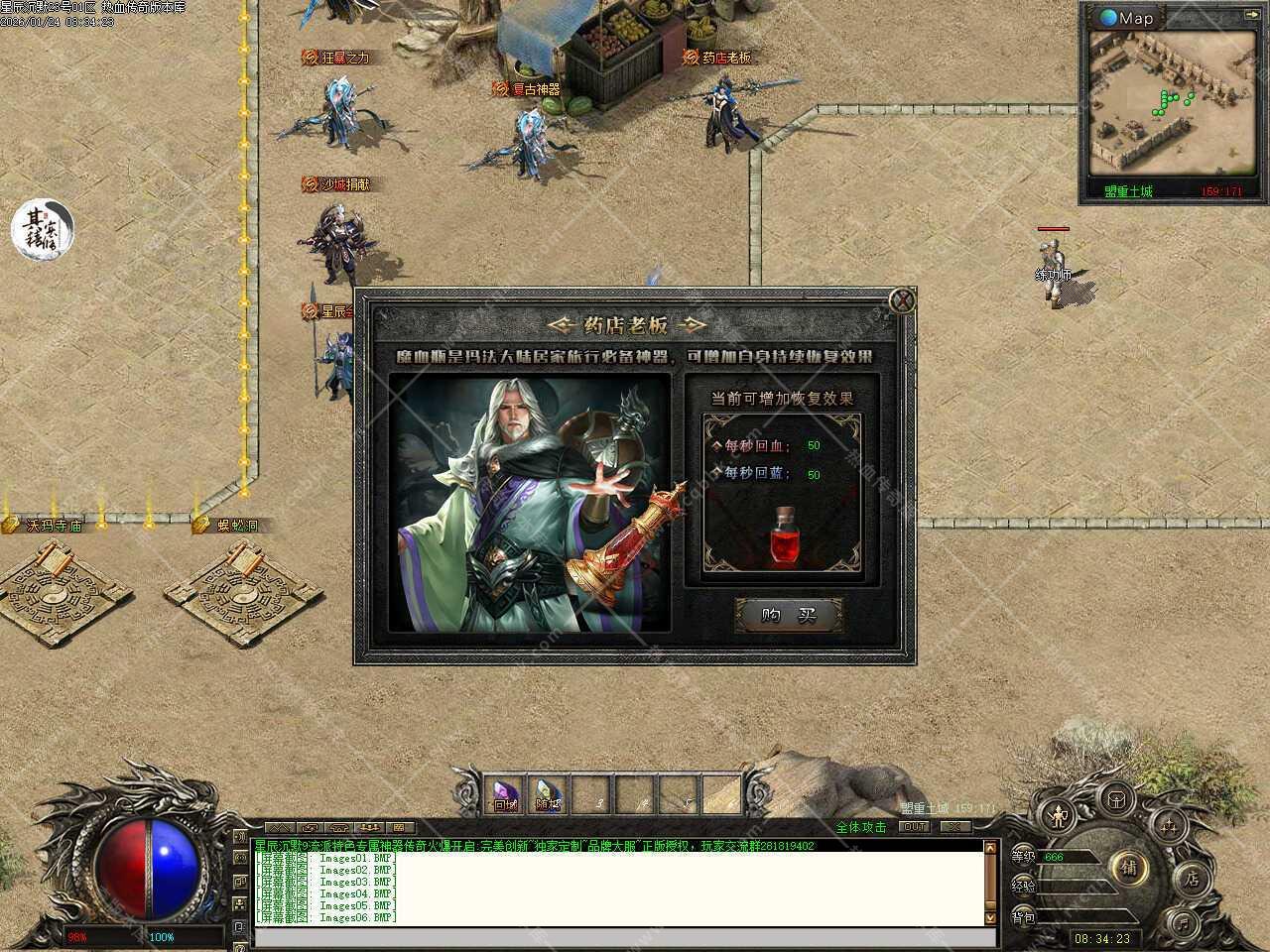Open the bag chest round icon
Viewport: 1270px width, 952px height.
click(x=1117, y=798)
